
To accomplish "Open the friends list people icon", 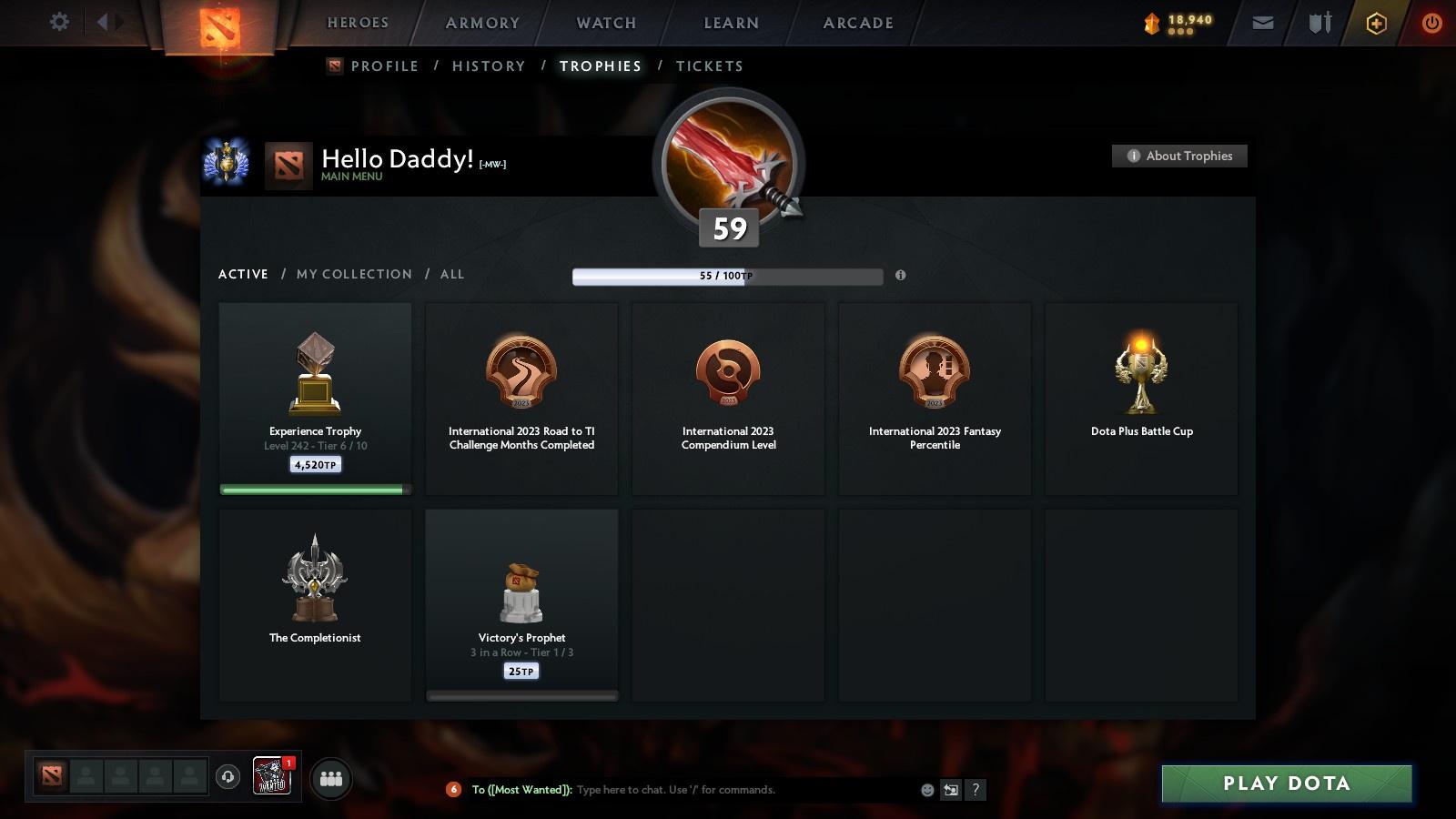I will [x=331, y=778].
